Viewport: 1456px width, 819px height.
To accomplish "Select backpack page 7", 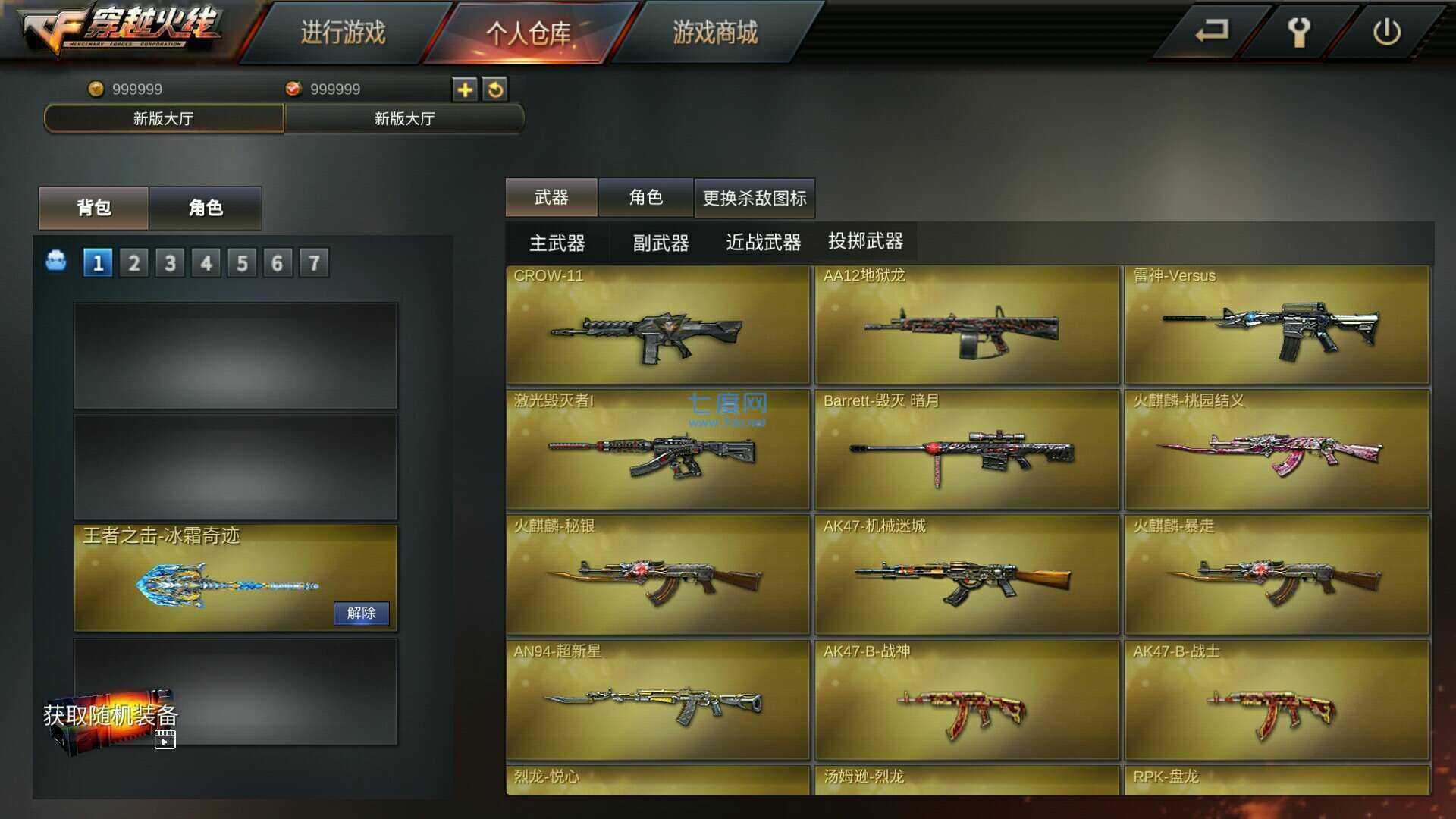I will click(x=313, y=262).
